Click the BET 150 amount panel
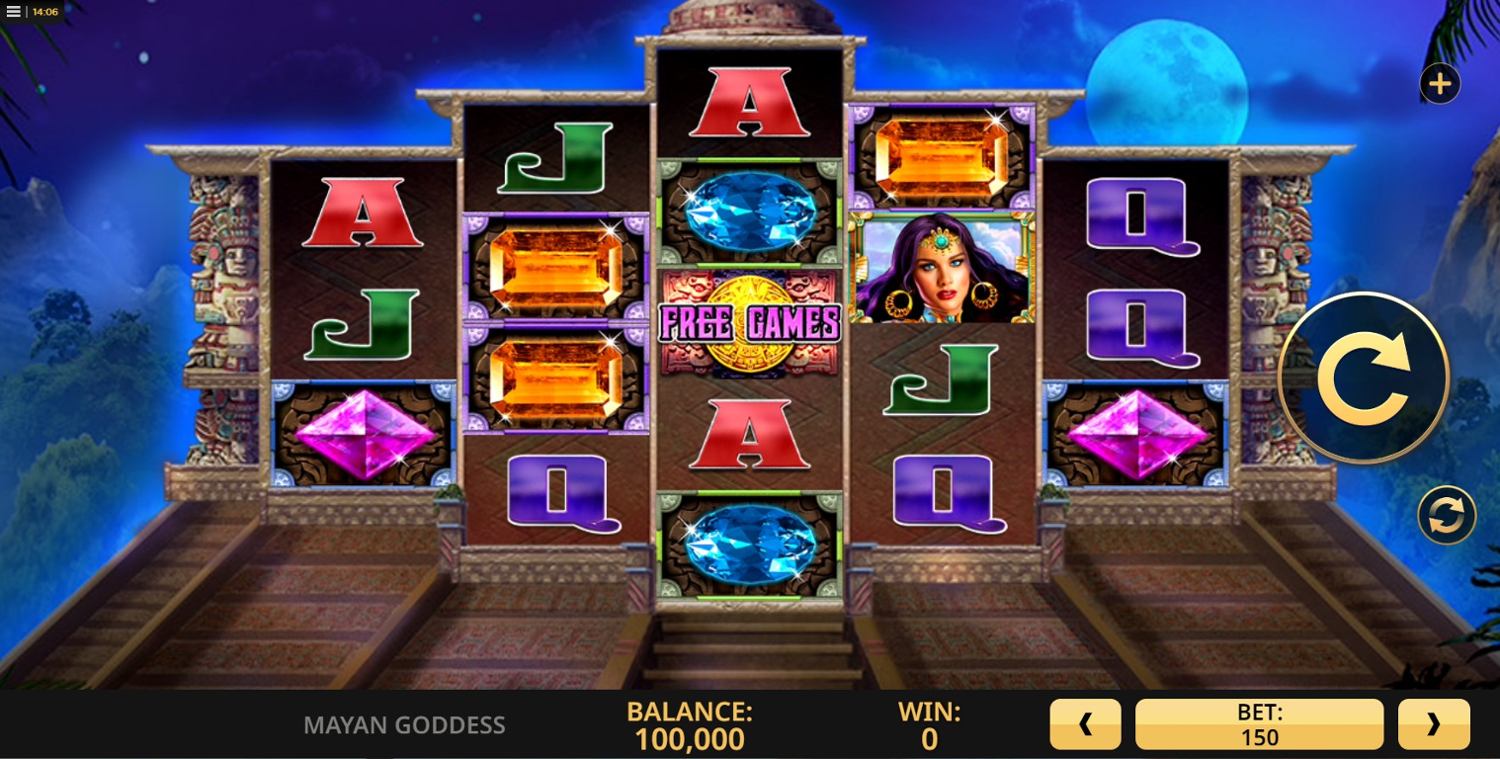The width and height of the screenshot is (1500, 759). (x=1259, y=724)
